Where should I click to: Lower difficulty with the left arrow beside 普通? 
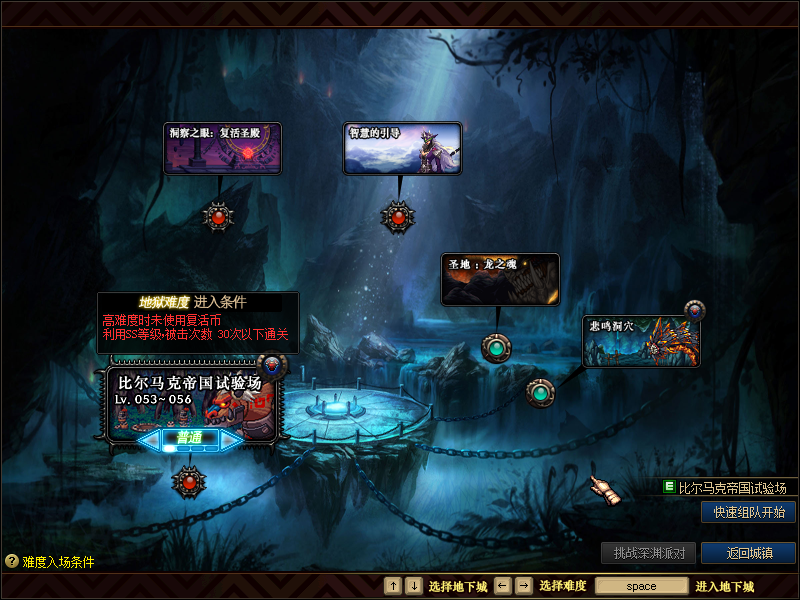150,439
